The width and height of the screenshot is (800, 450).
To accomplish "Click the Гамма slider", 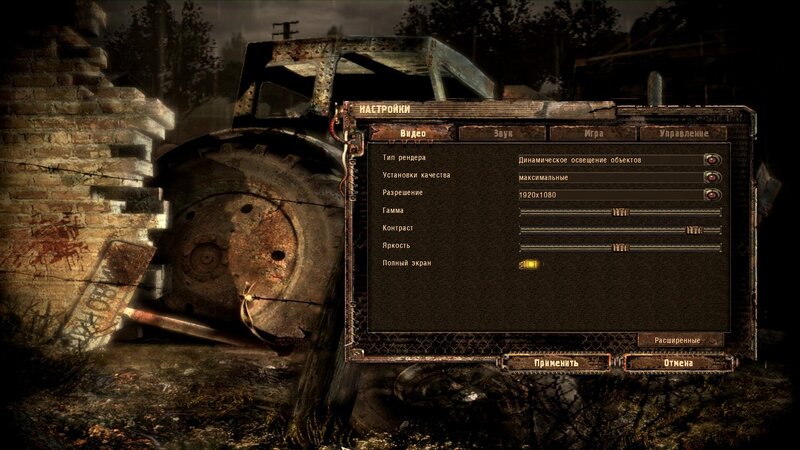I will 620,212.
